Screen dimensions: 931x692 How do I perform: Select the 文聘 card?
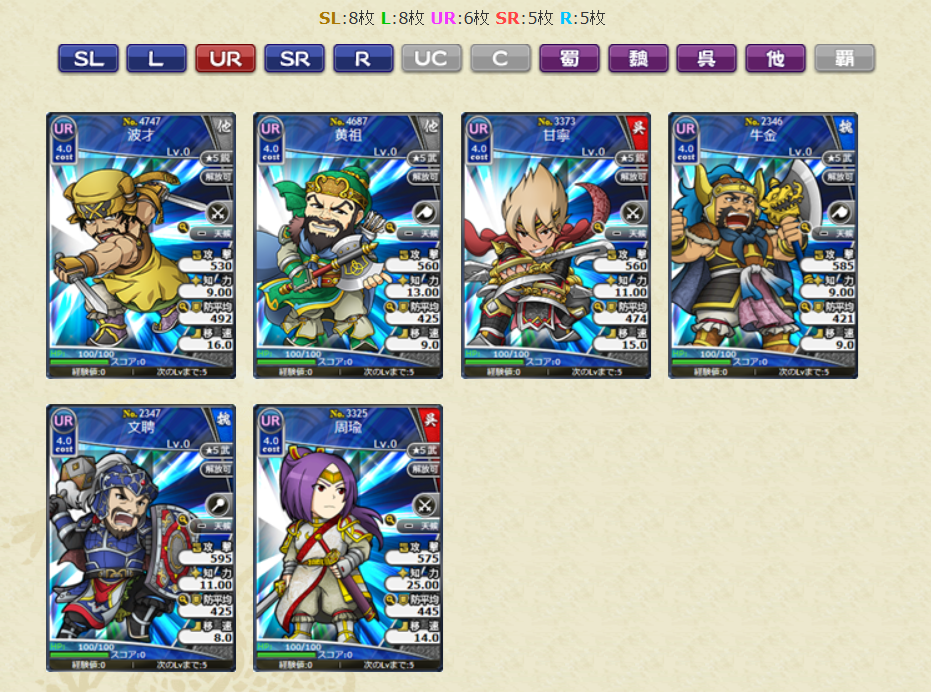coord(141,537)
